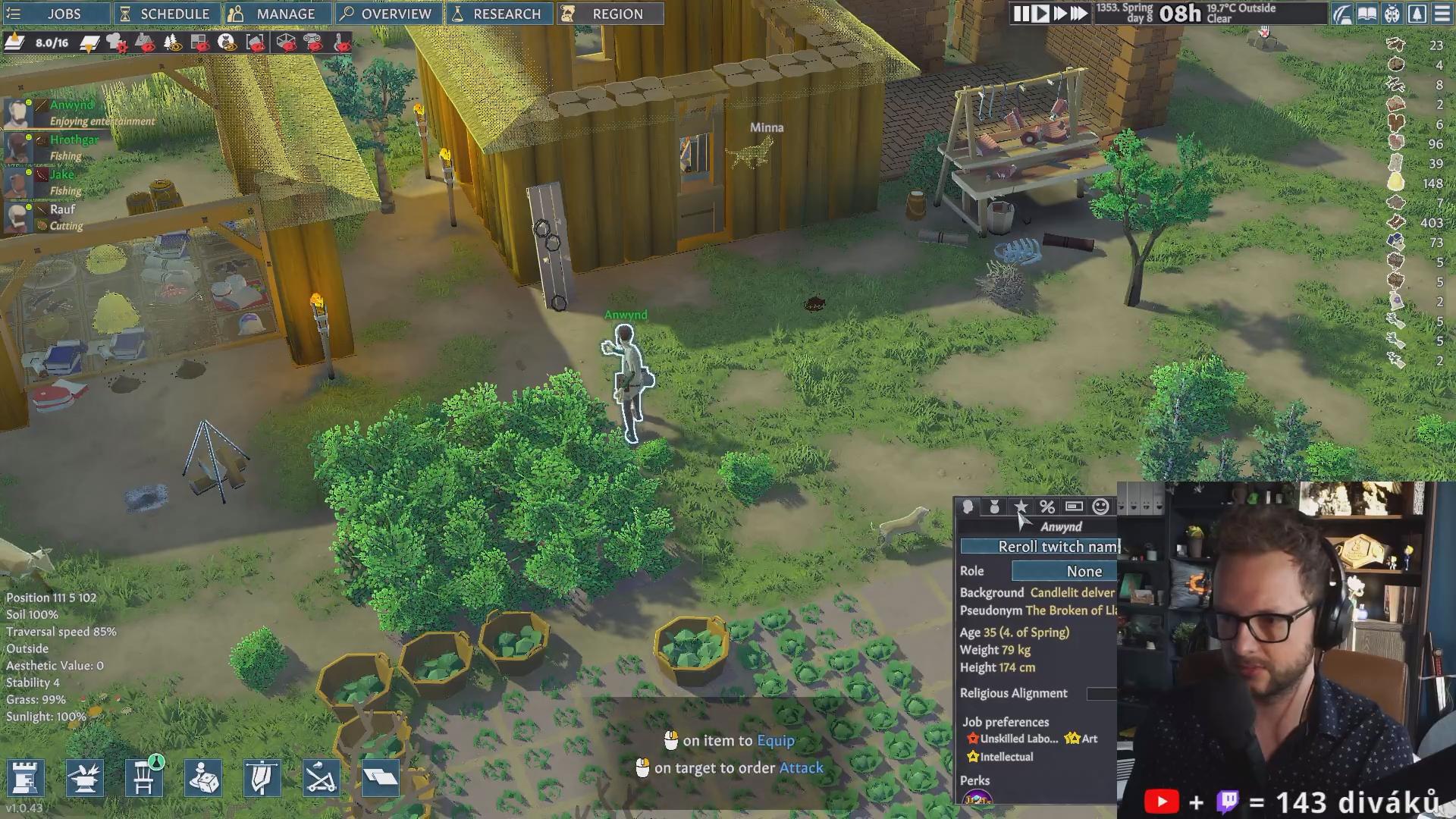
Task: Switch to the smiley face mood tab
Action: pos(1101,507)
